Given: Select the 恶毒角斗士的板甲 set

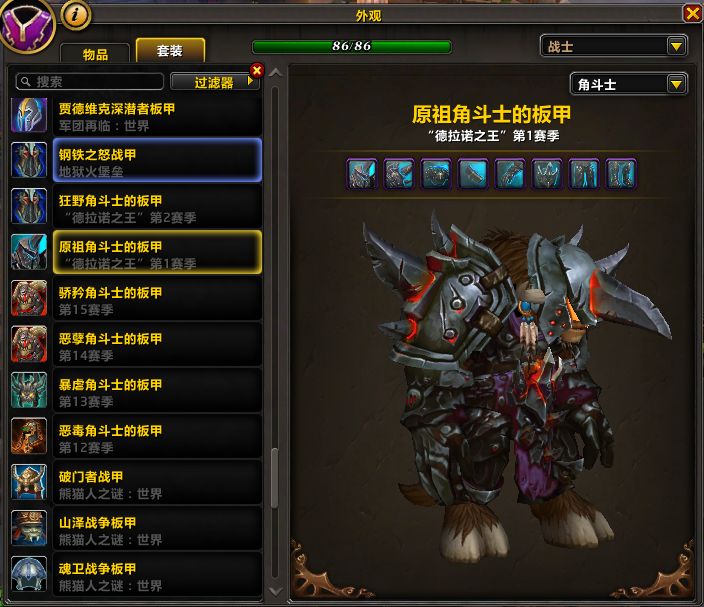Looking at the screenshot, I should point(136,437).
